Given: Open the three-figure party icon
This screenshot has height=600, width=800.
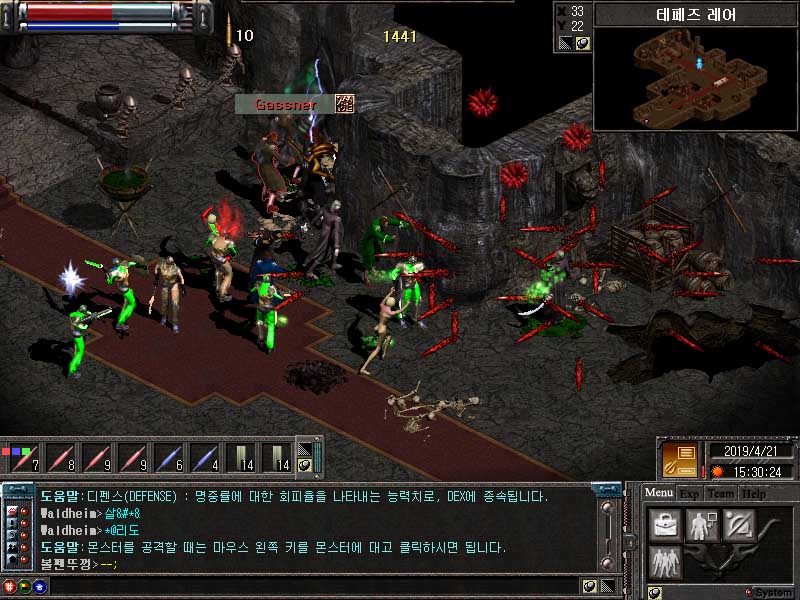Looking at the screenshot, I should point(664,561).
